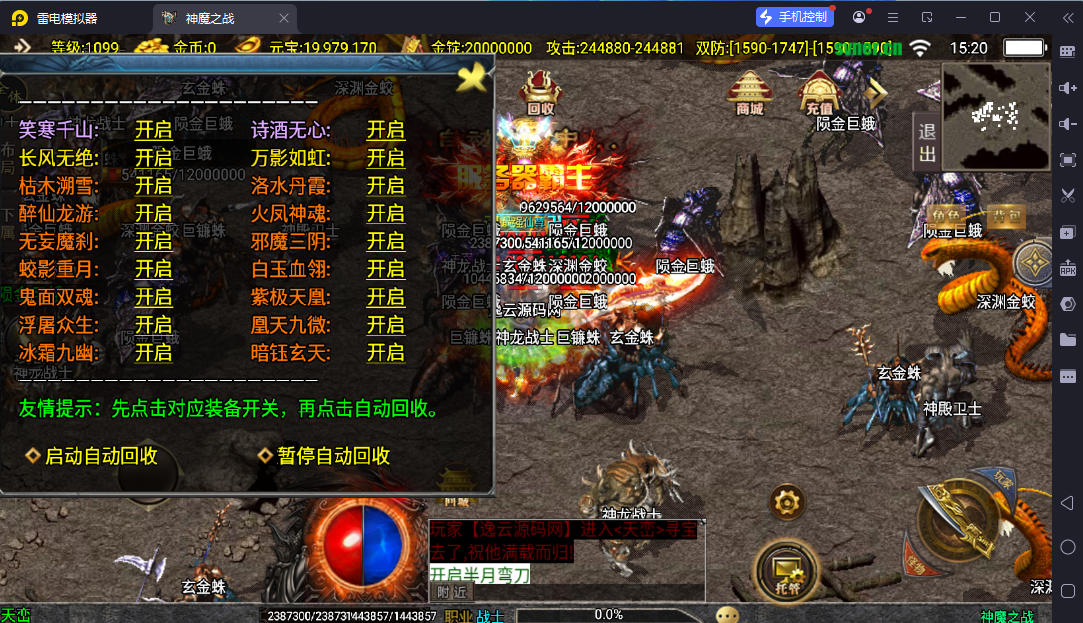Open the 商城 shop
Image resolution: width=1083 pixels, height=623 pixels.
pyautogui.click(x=749, y=92)
